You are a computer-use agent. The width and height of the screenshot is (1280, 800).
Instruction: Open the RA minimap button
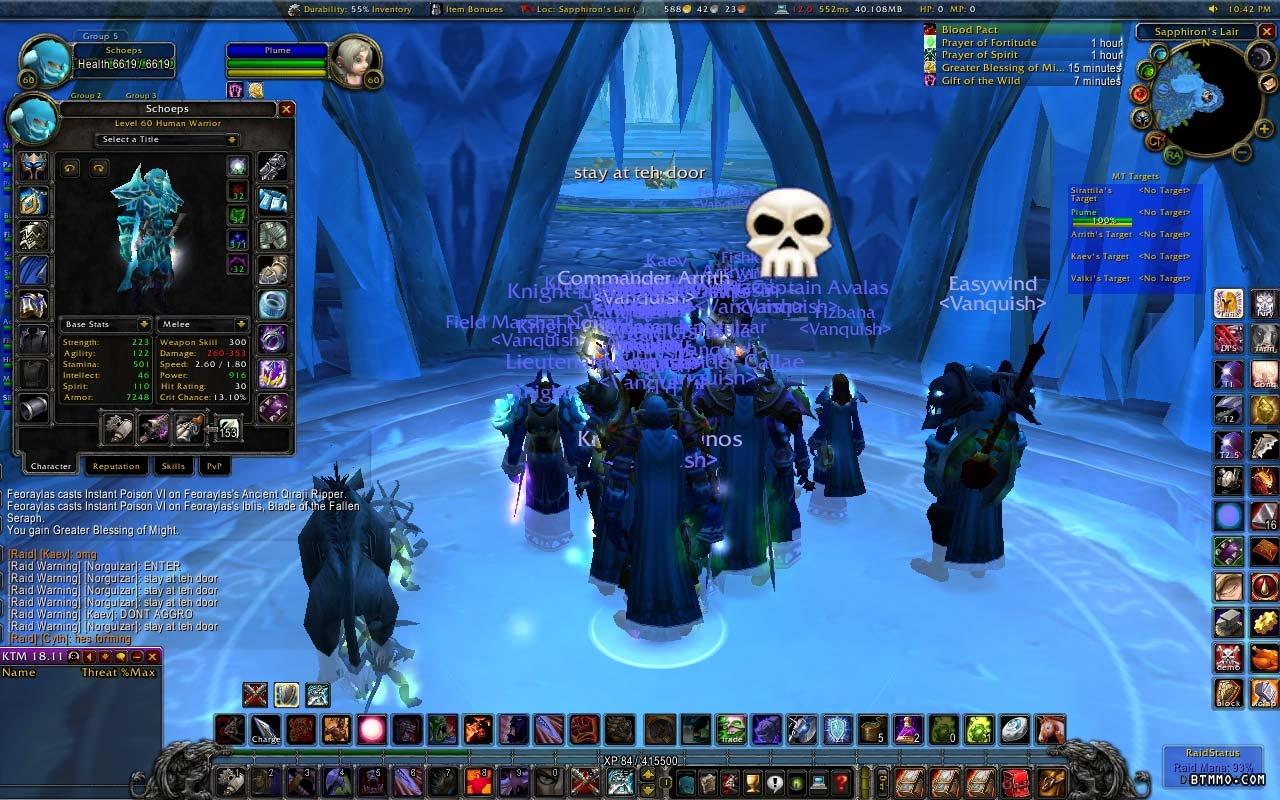[x=1172, y=155]
